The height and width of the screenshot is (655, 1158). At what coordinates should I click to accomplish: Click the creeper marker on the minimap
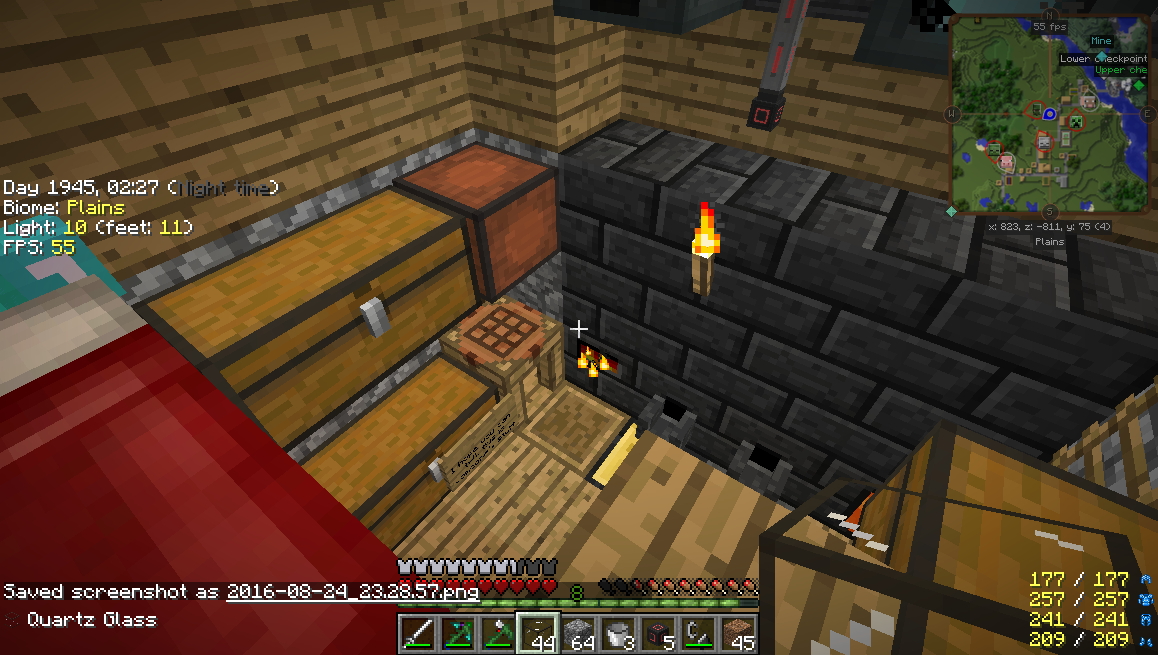click(x=1077, y=122)
